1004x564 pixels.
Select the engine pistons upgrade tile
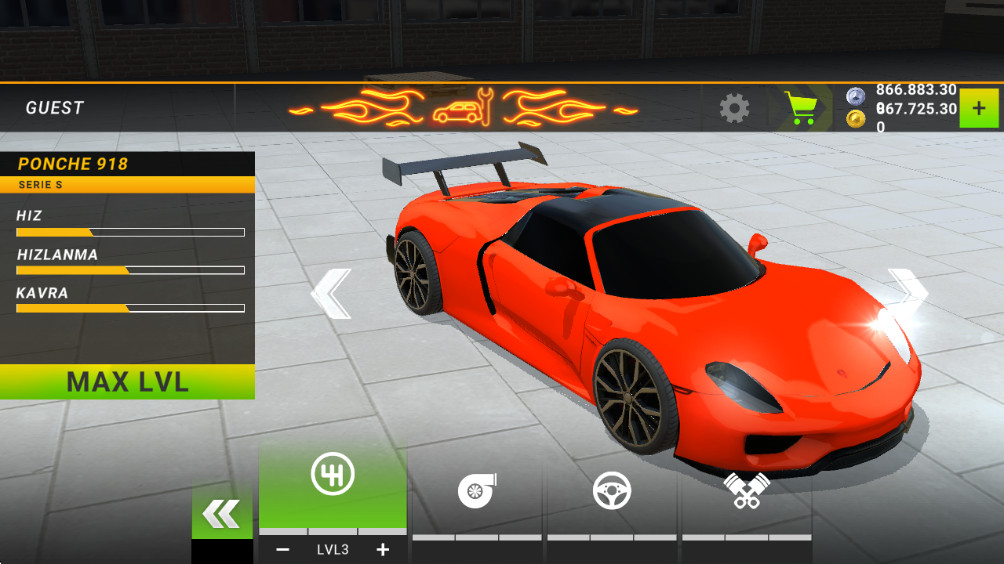(x=746, y=491)
